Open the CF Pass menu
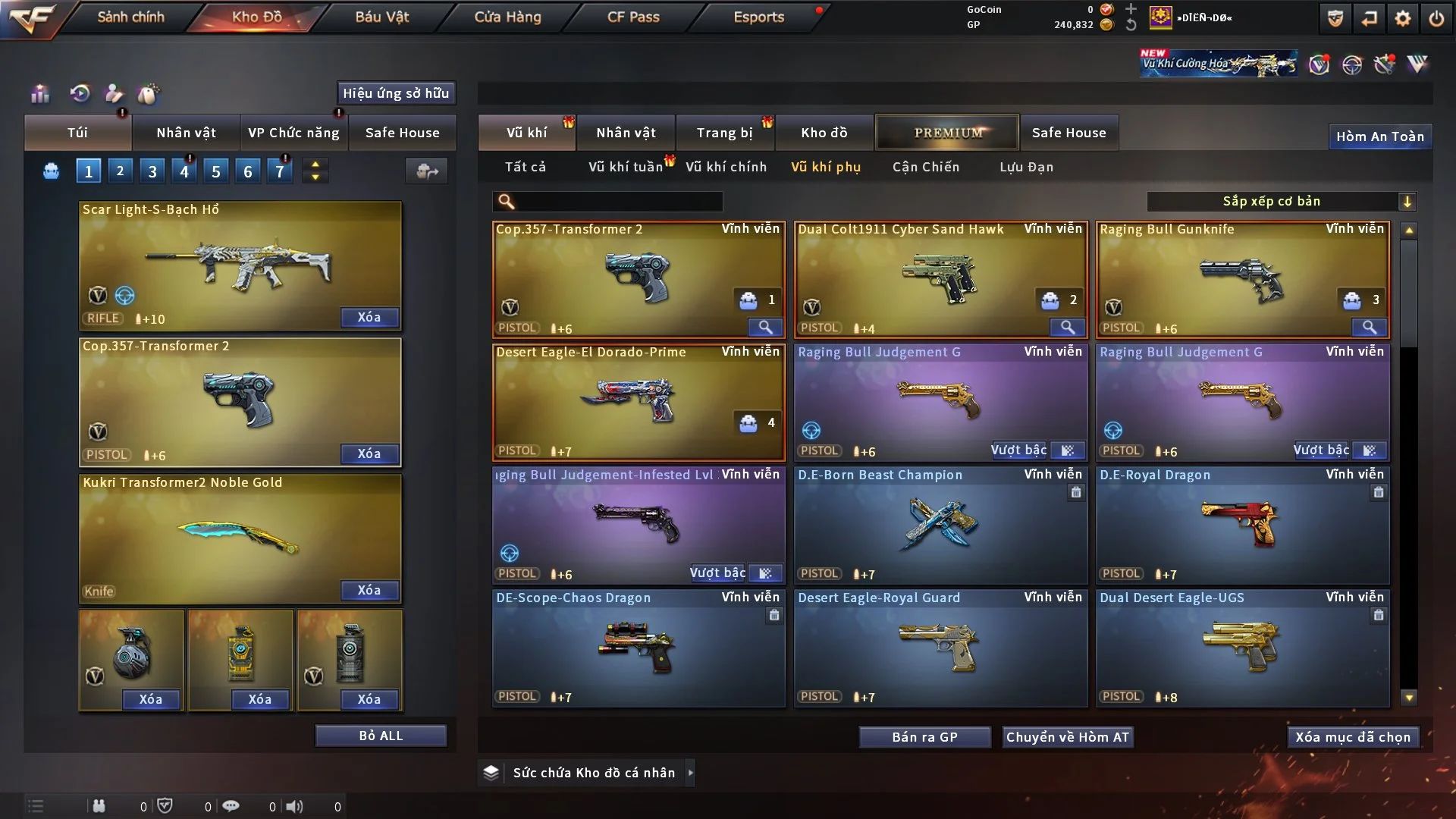This screenshot has height=819, width=1456. (x=633, y=17)
